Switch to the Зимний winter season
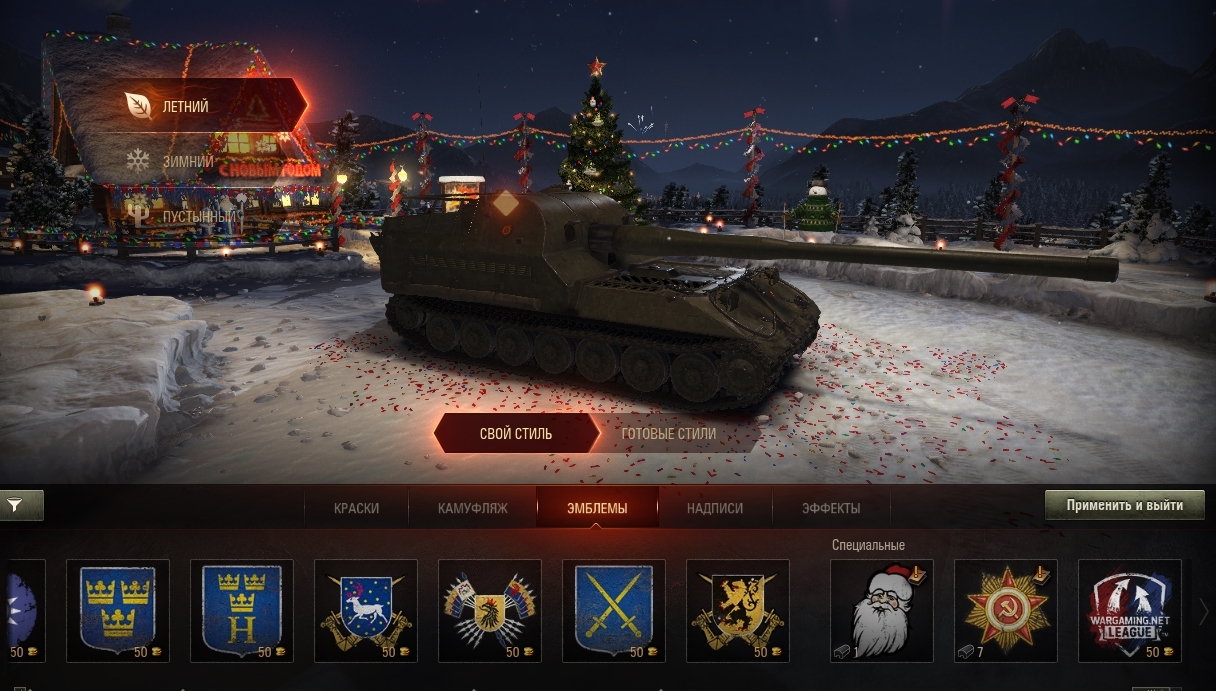 point(187,160)
